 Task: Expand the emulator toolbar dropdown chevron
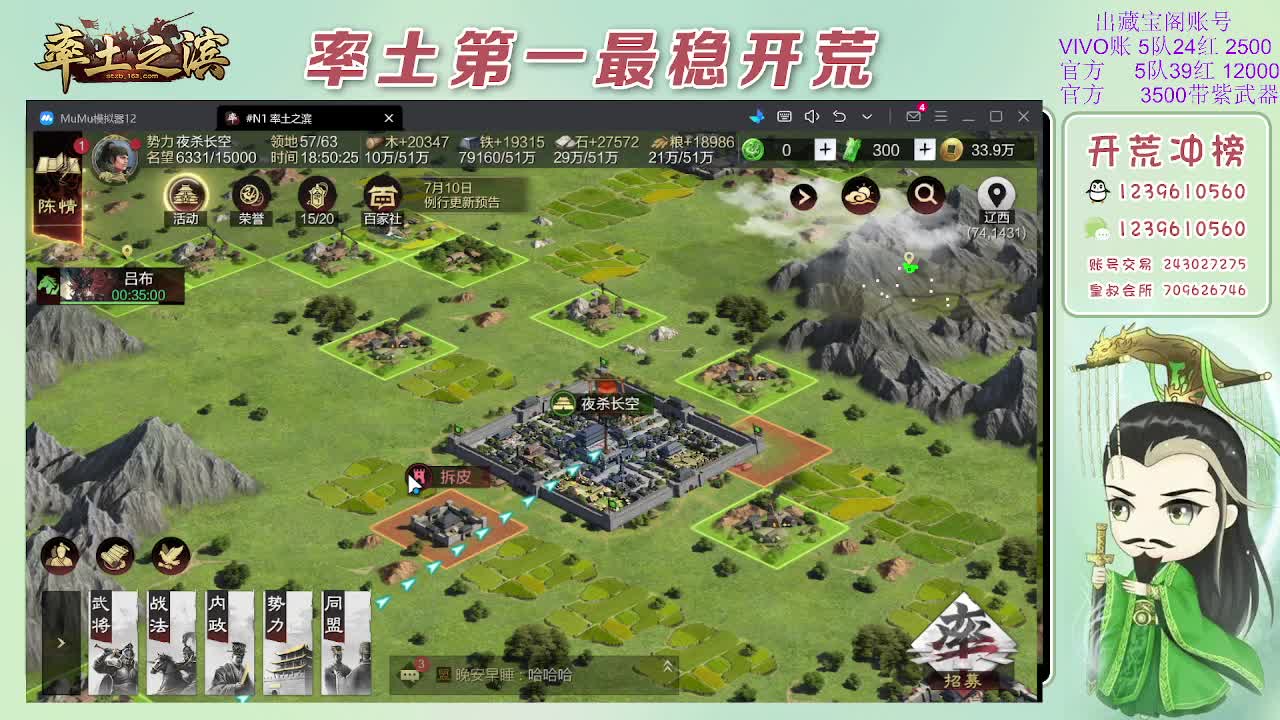pyautogui.click(x=867, y=117)
